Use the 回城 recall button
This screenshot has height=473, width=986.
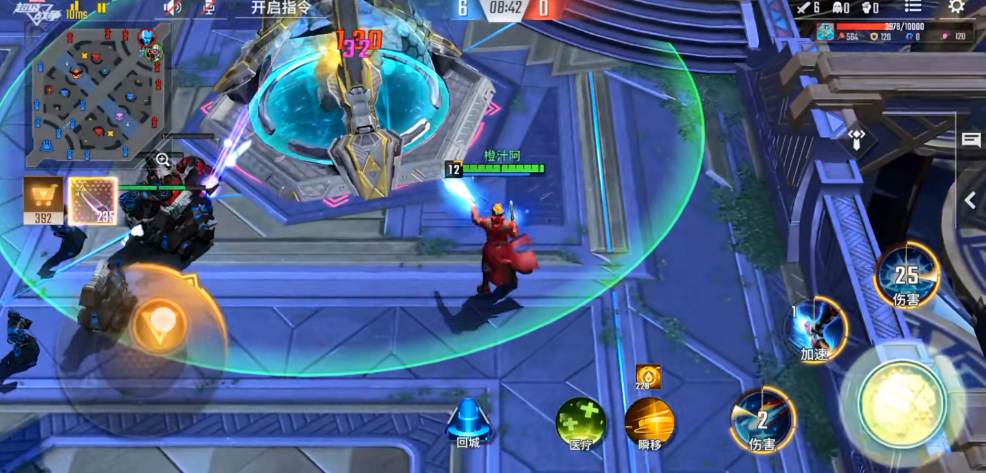[468, 422]
